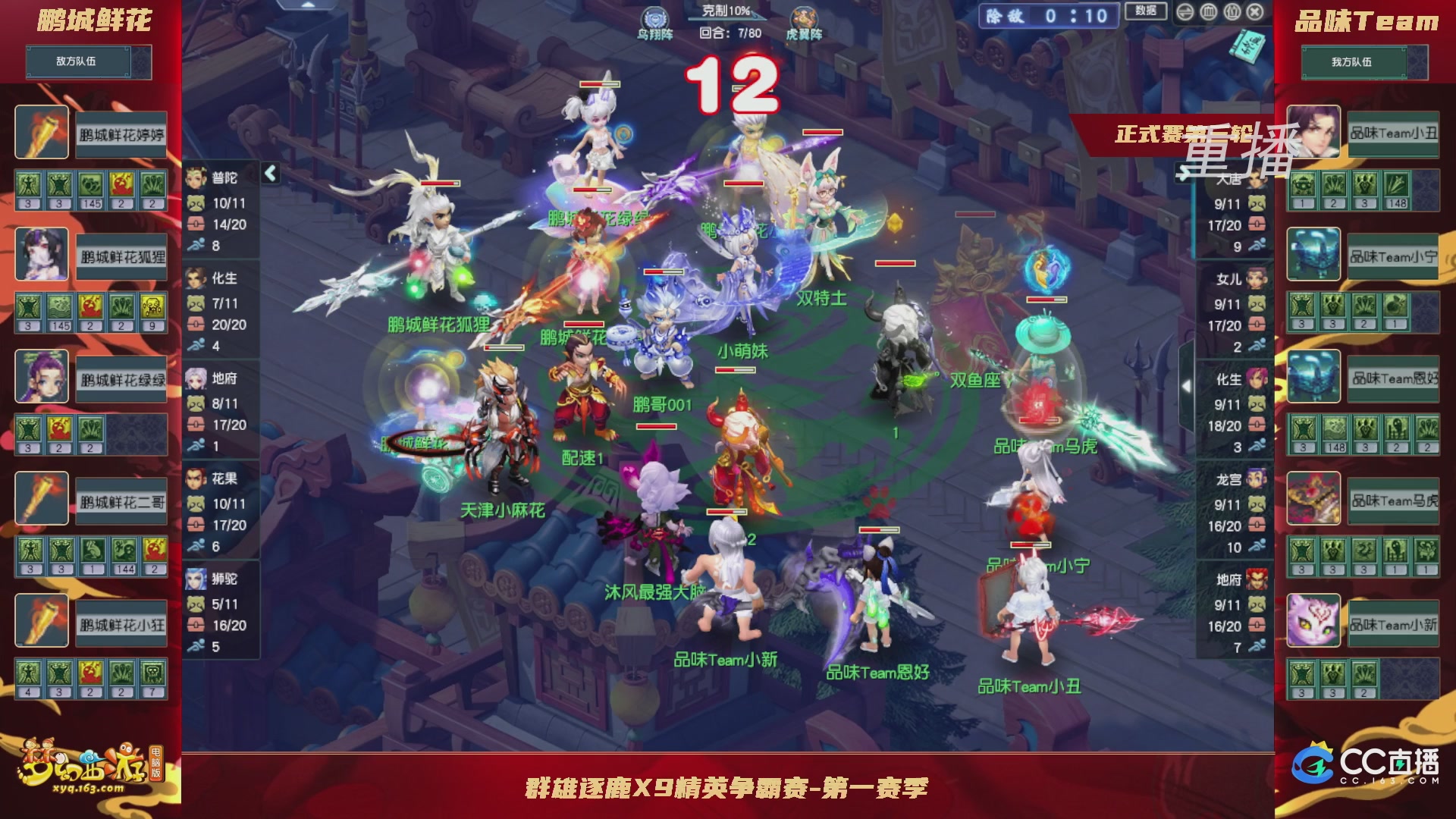Viewport: 1456px width, 819px height.
Task: Collapse the left team stats panel via its chevron
Action: pyautogui.click(x=269, y=172)
